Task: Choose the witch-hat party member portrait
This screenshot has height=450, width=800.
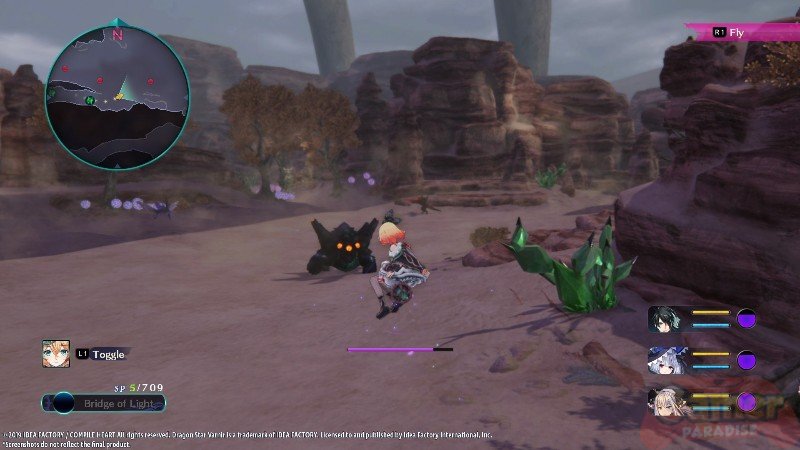Action: [666, 359]
